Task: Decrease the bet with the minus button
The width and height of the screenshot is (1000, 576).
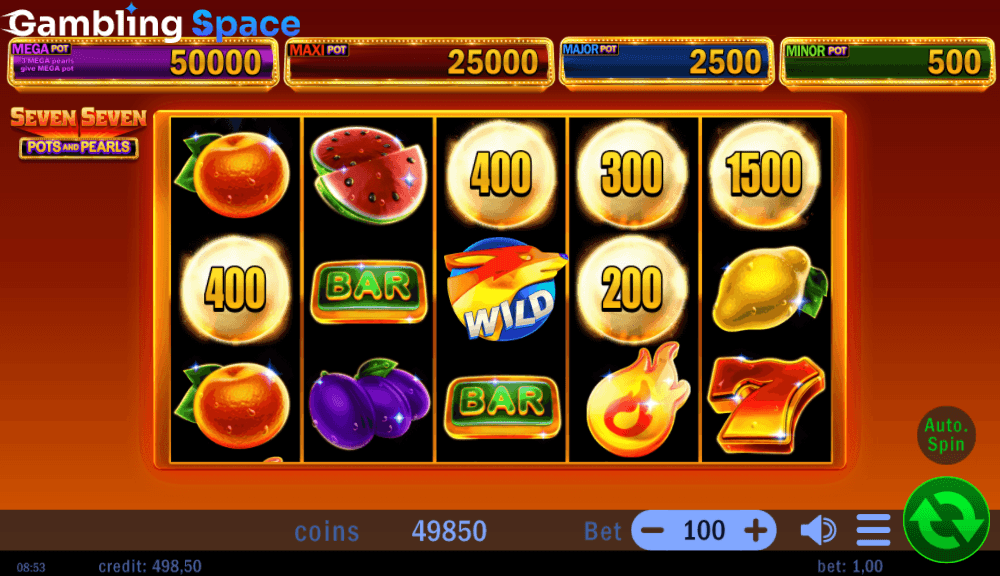Action: [652, 530]
